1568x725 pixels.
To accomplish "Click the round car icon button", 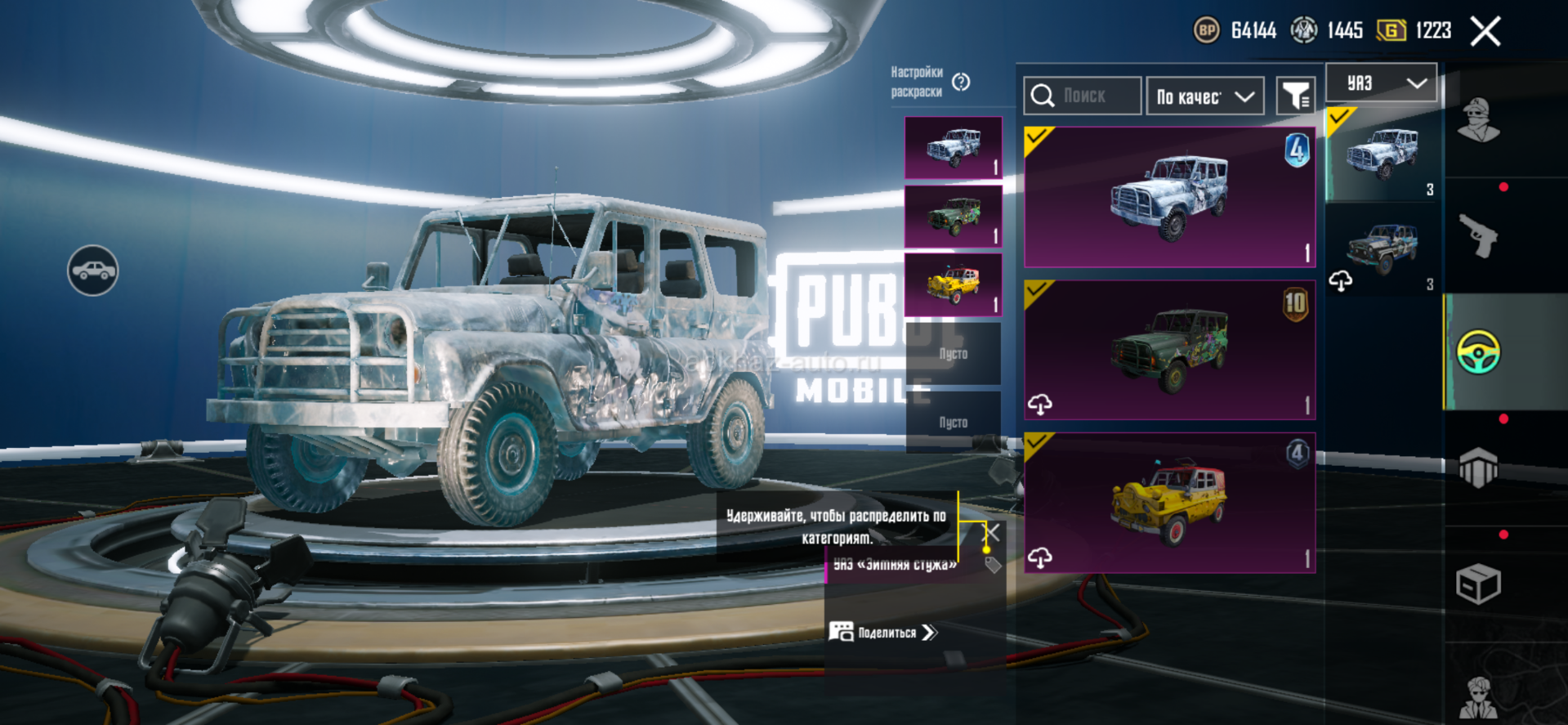I will pyautogui.click(x=92, y=271).
